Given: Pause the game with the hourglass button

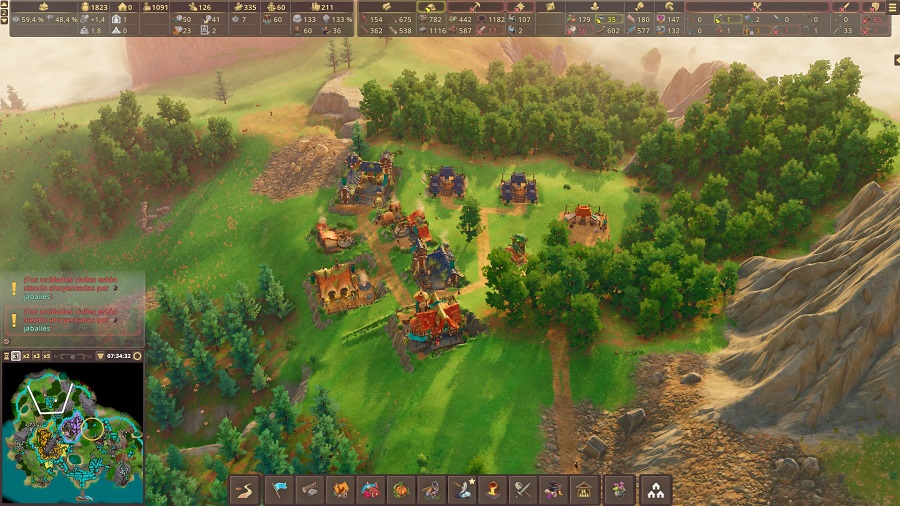Looking at the screenshot, I should click(x=7, y=355).
